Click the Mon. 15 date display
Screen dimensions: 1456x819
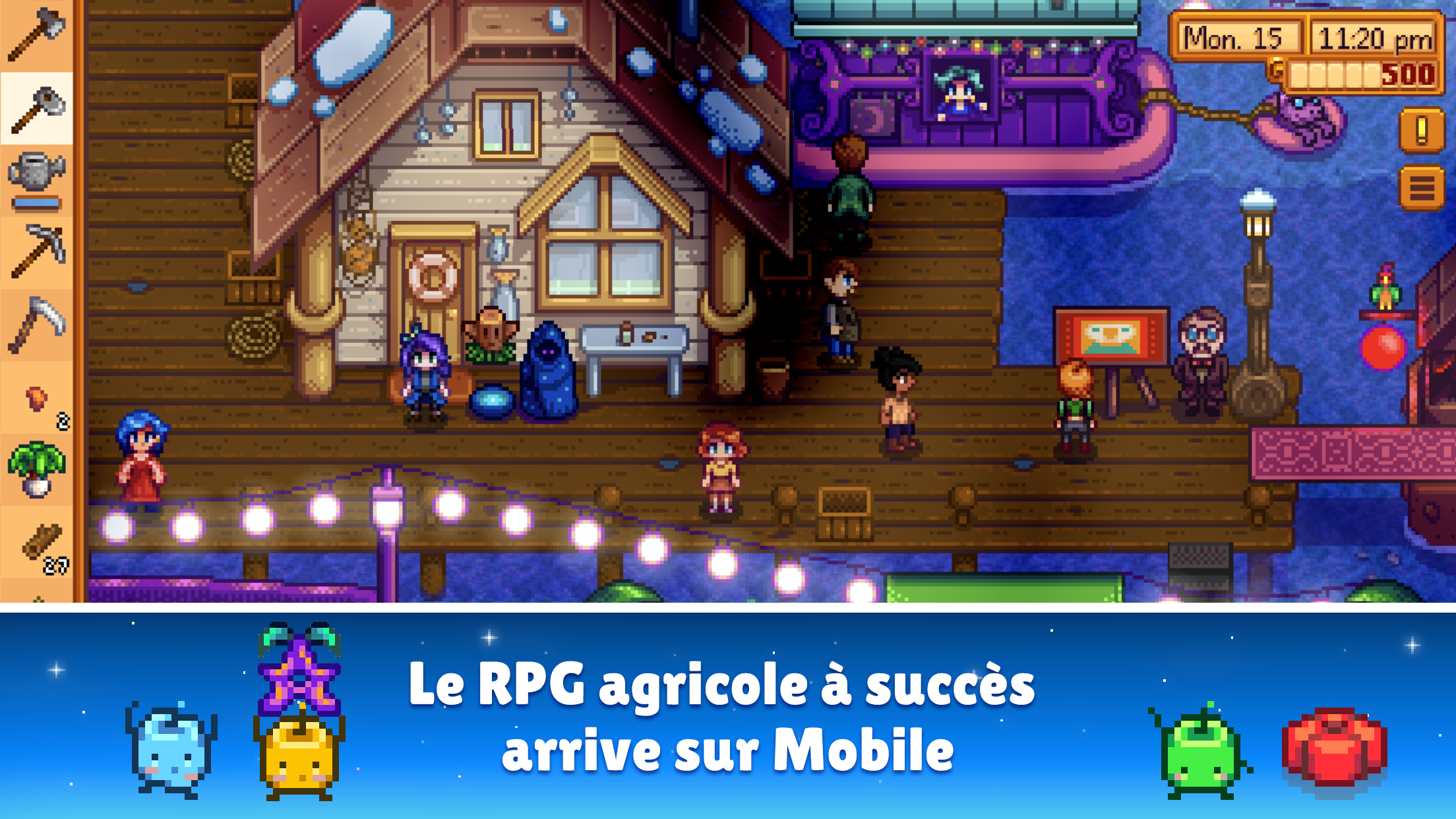[x=1238, y=38]
